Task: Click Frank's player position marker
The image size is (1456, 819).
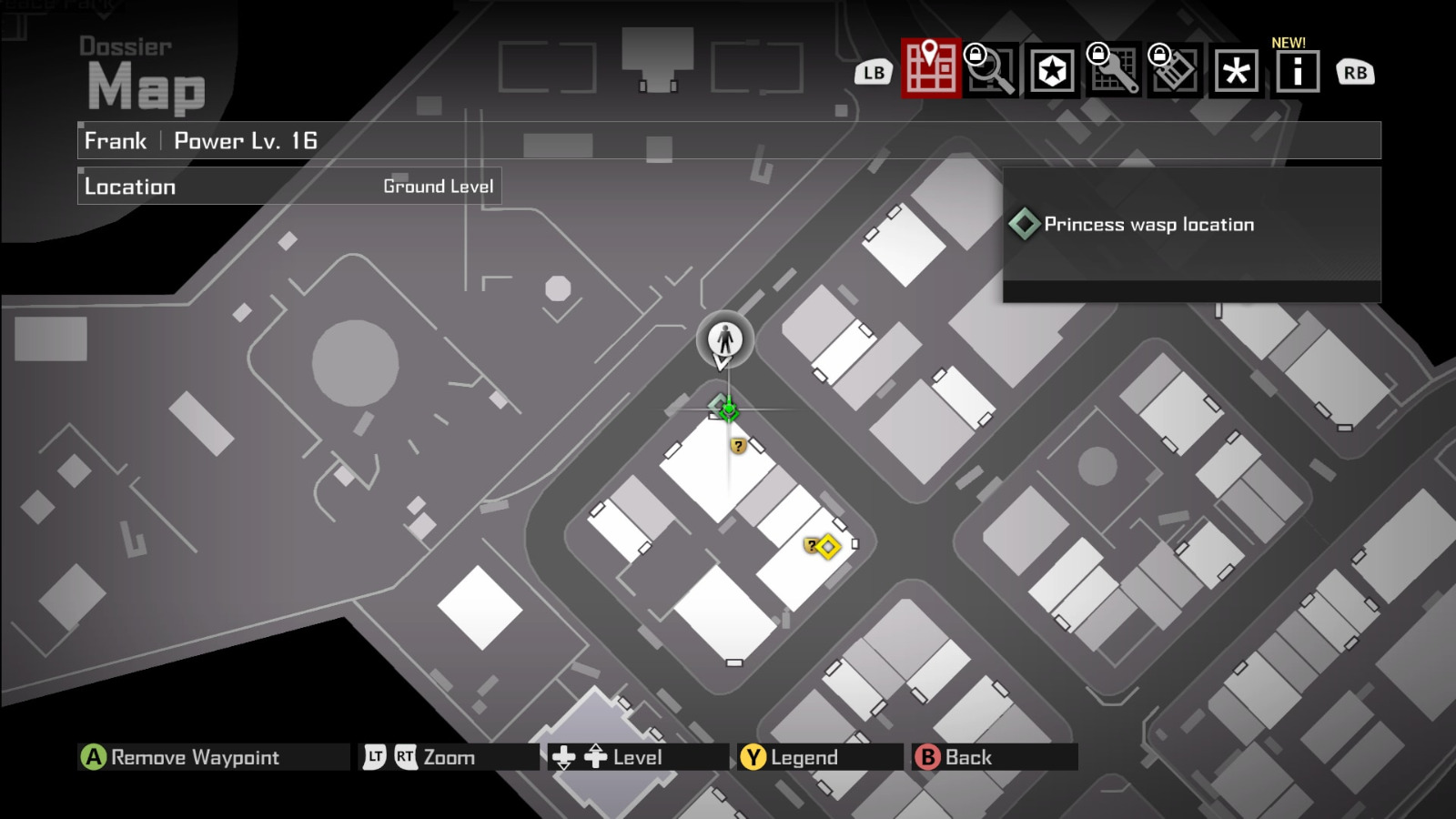Action: point(725,339)
